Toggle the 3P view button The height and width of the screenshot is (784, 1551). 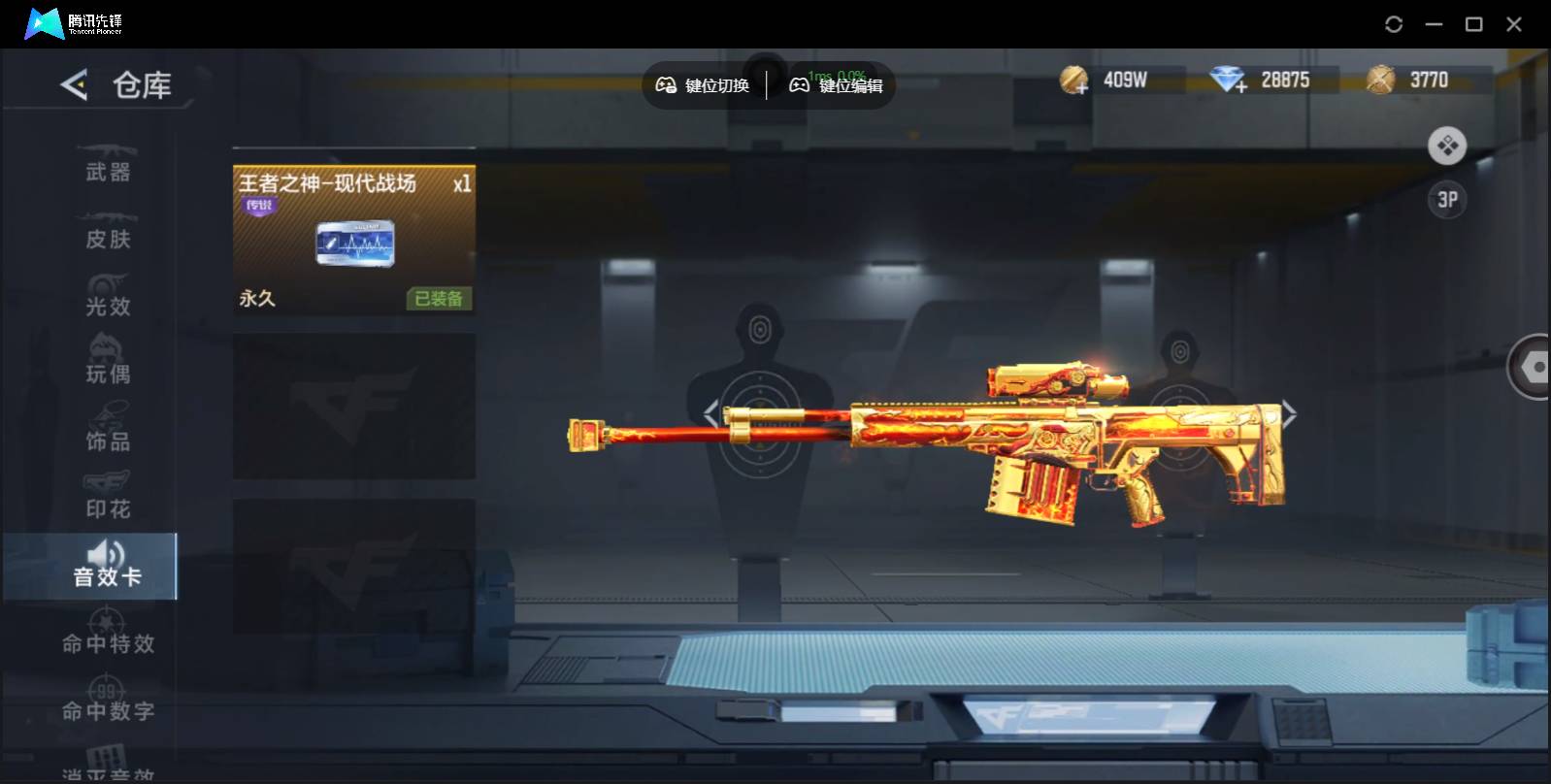click(1447, 200)
